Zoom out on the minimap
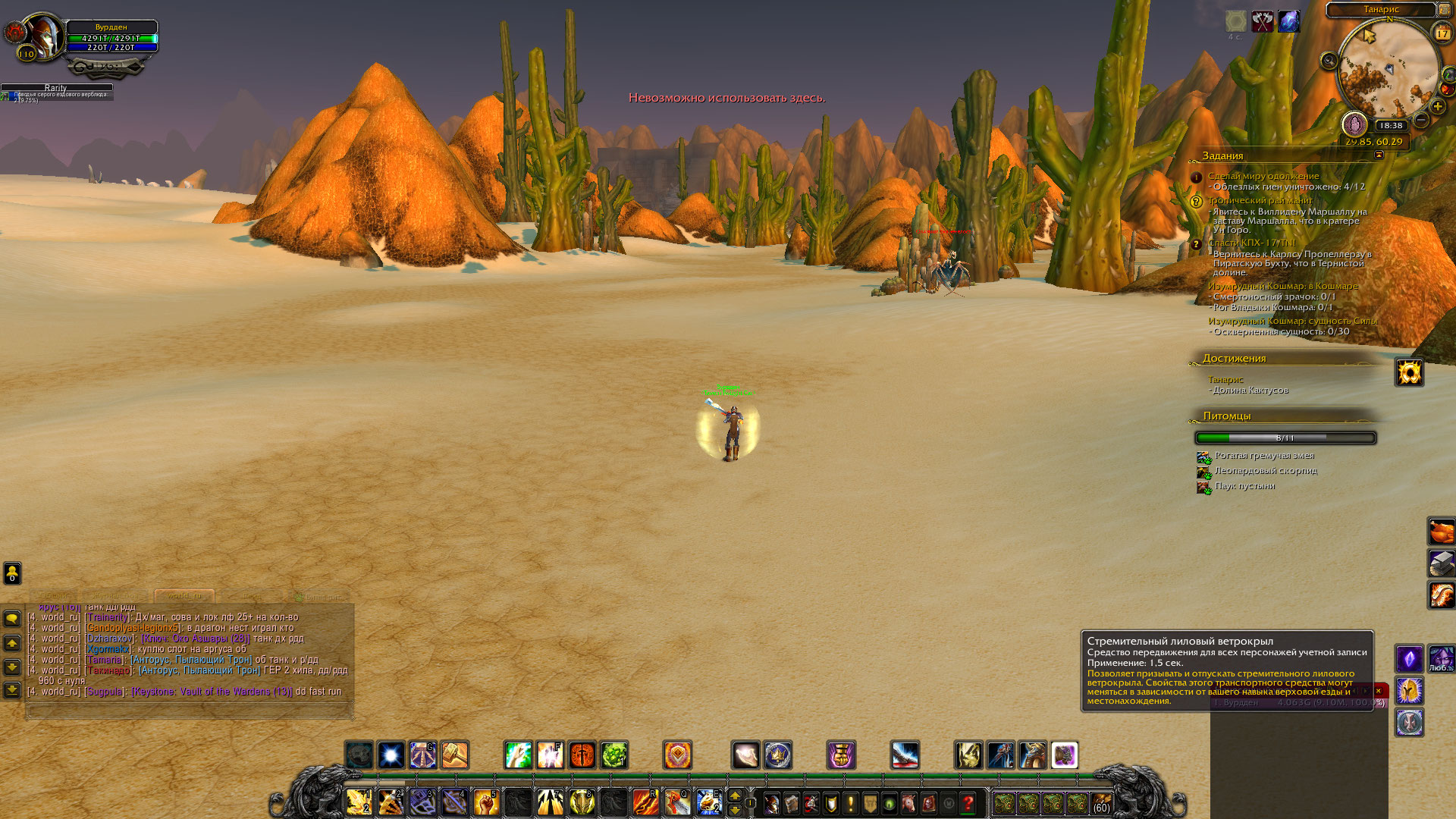This screenshot has width=1456, height=819. [1422, 120]
